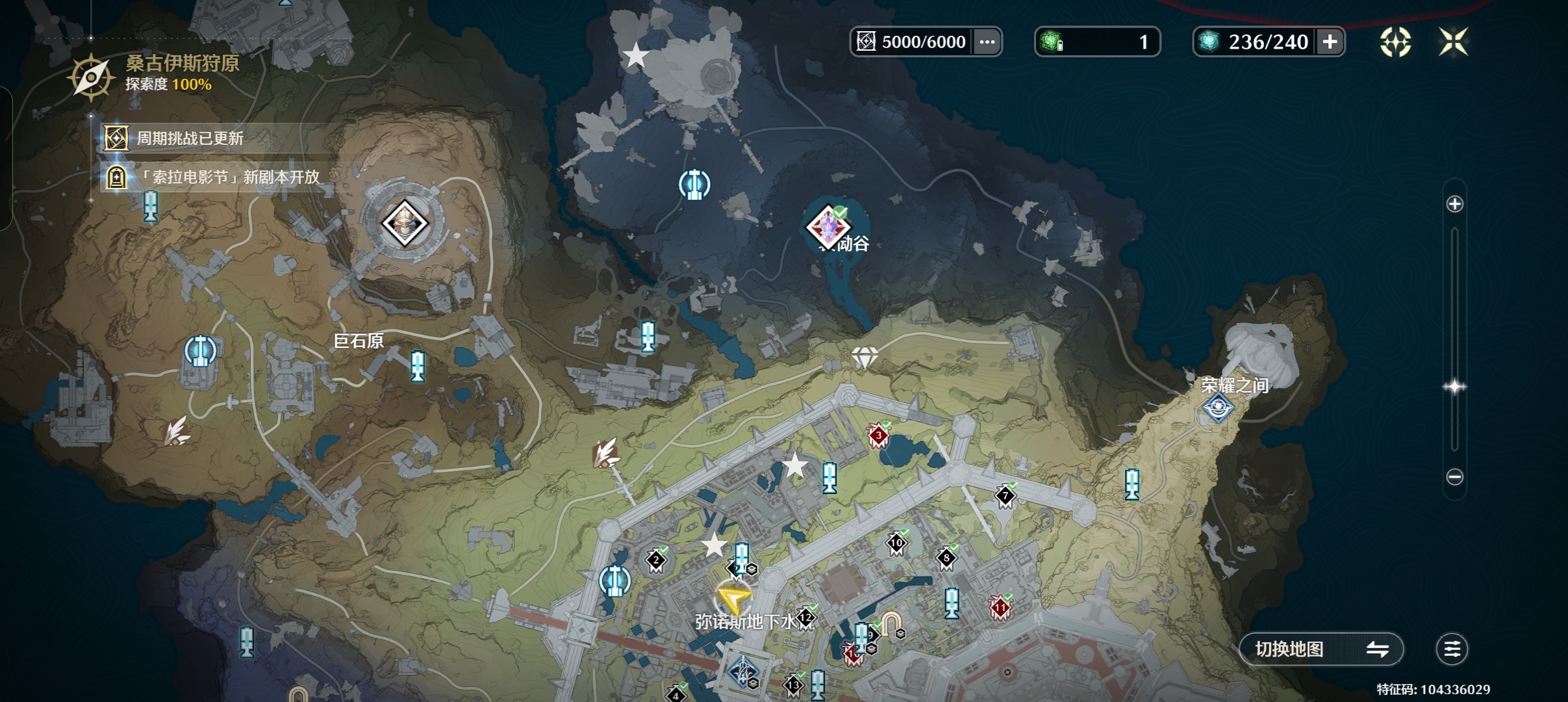
Task: Click the map zoom slider handle
Action: (x=1455, y=387)
